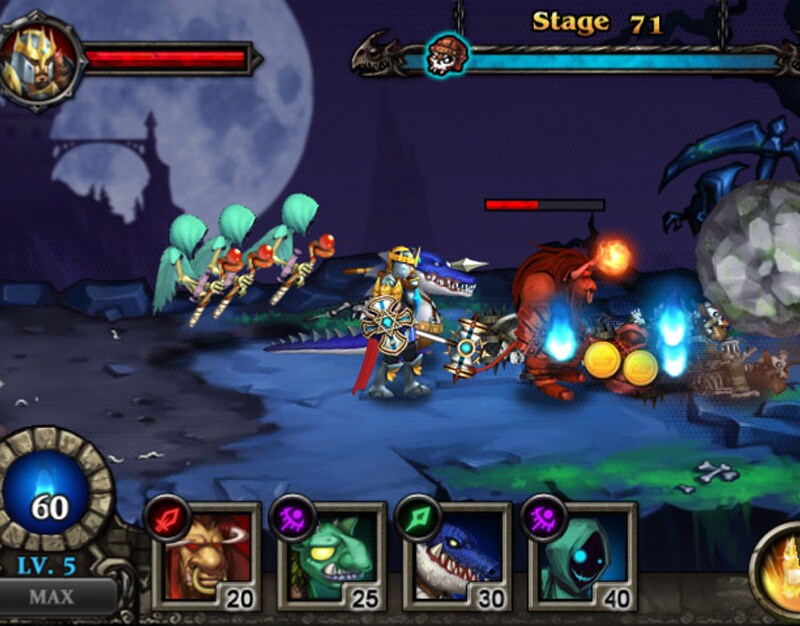Summon the green goblin unit costing 25

pos(332,556)
